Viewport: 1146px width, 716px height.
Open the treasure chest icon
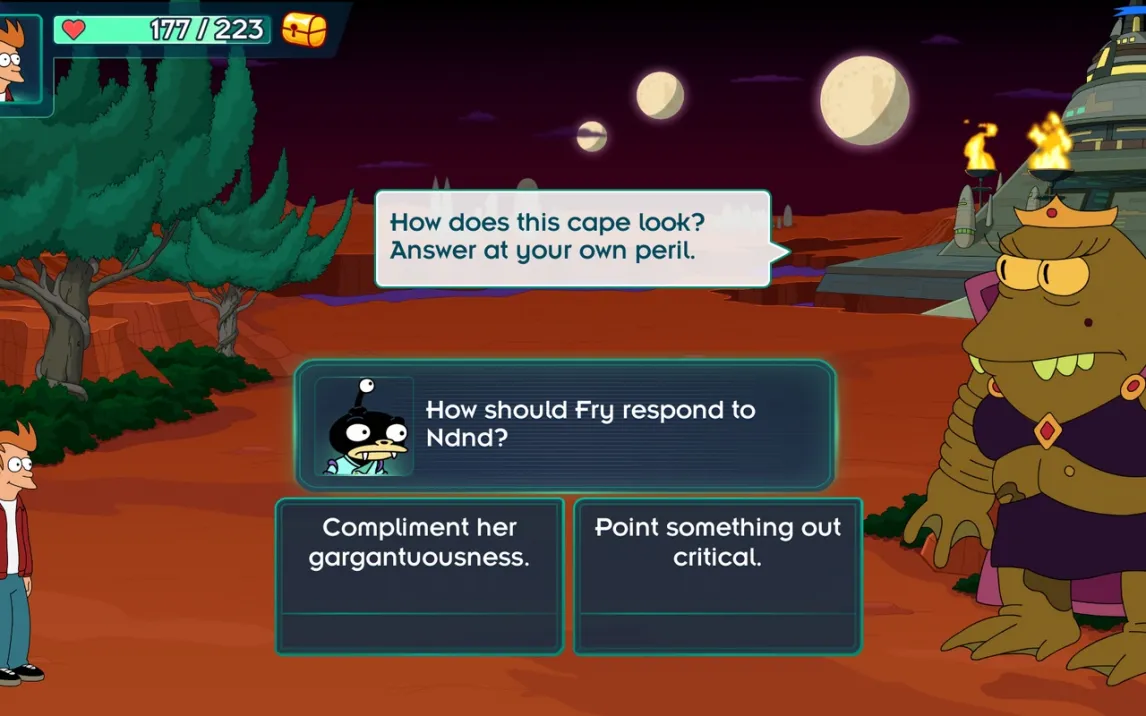(x=305, y=30)
